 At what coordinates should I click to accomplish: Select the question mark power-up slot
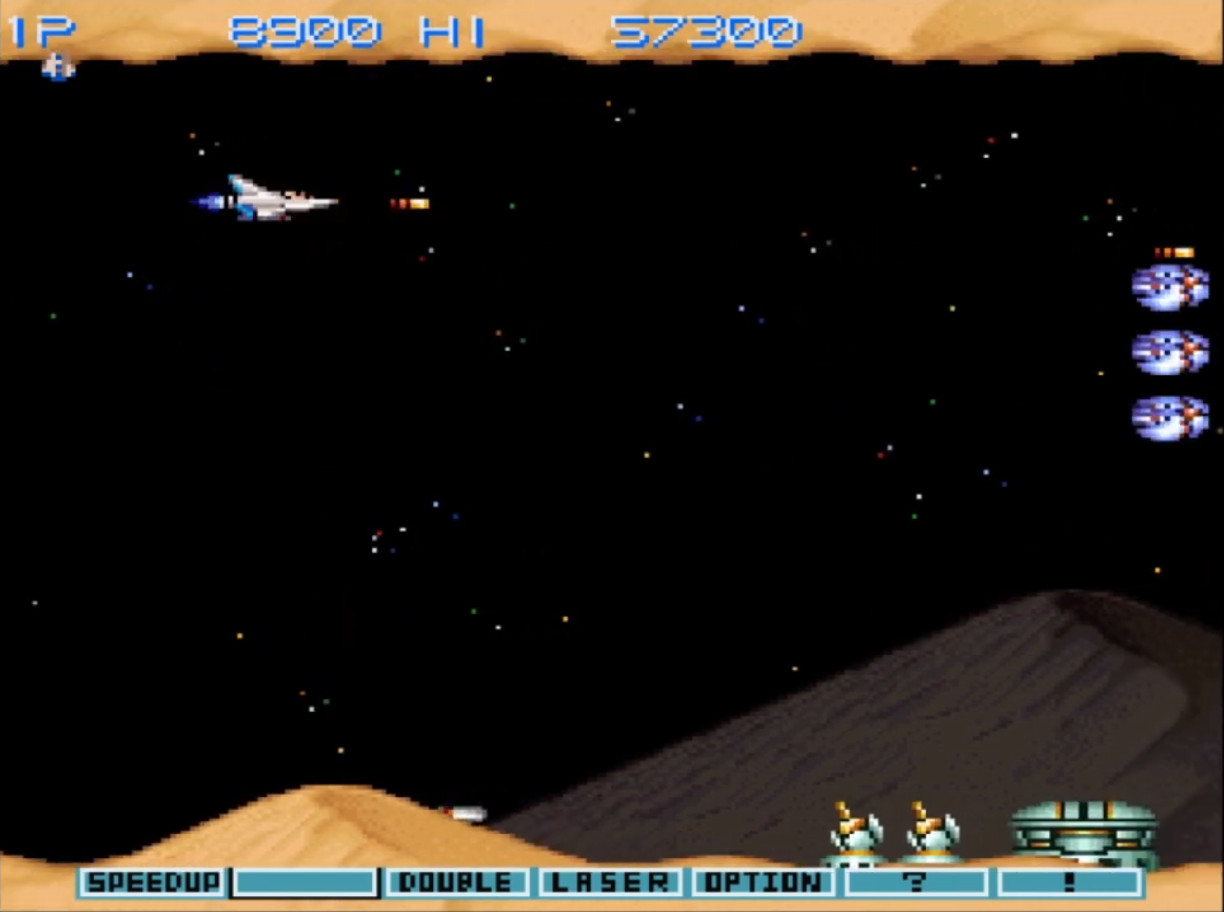coord(916,883)
